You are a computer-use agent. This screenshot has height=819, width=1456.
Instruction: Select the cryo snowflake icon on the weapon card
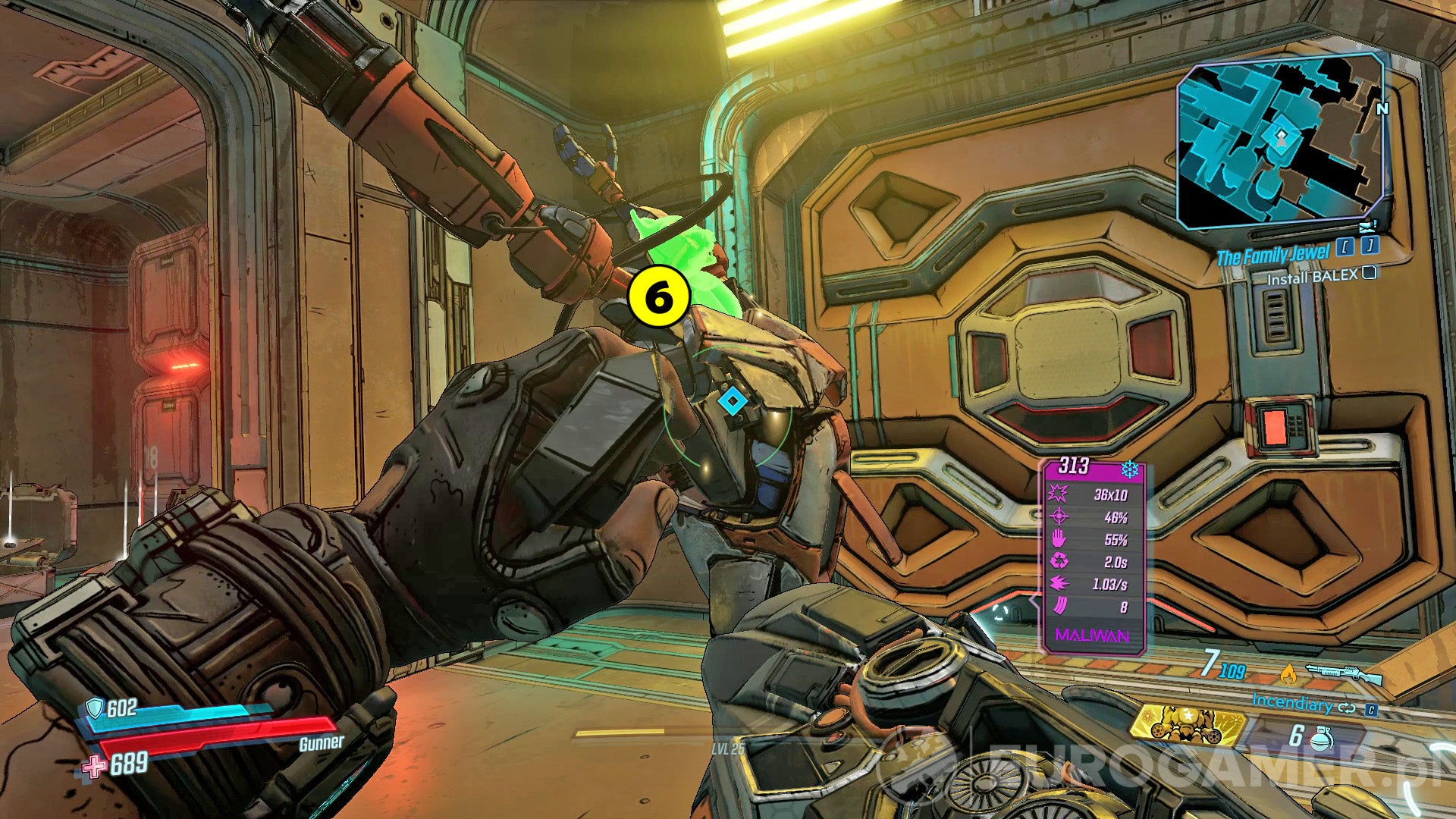1129,468
